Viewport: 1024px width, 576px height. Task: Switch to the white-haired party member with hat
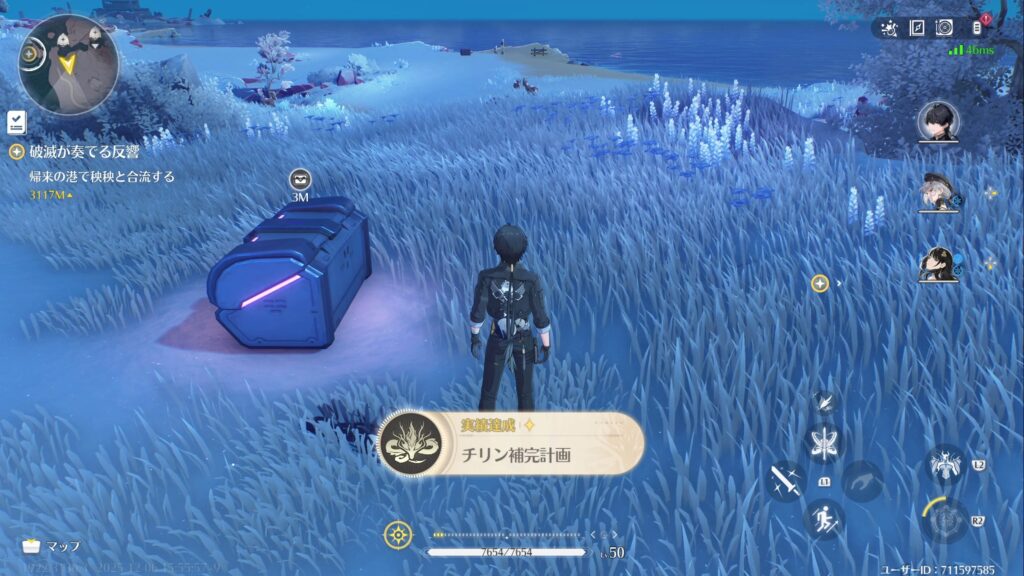point(938,193)
